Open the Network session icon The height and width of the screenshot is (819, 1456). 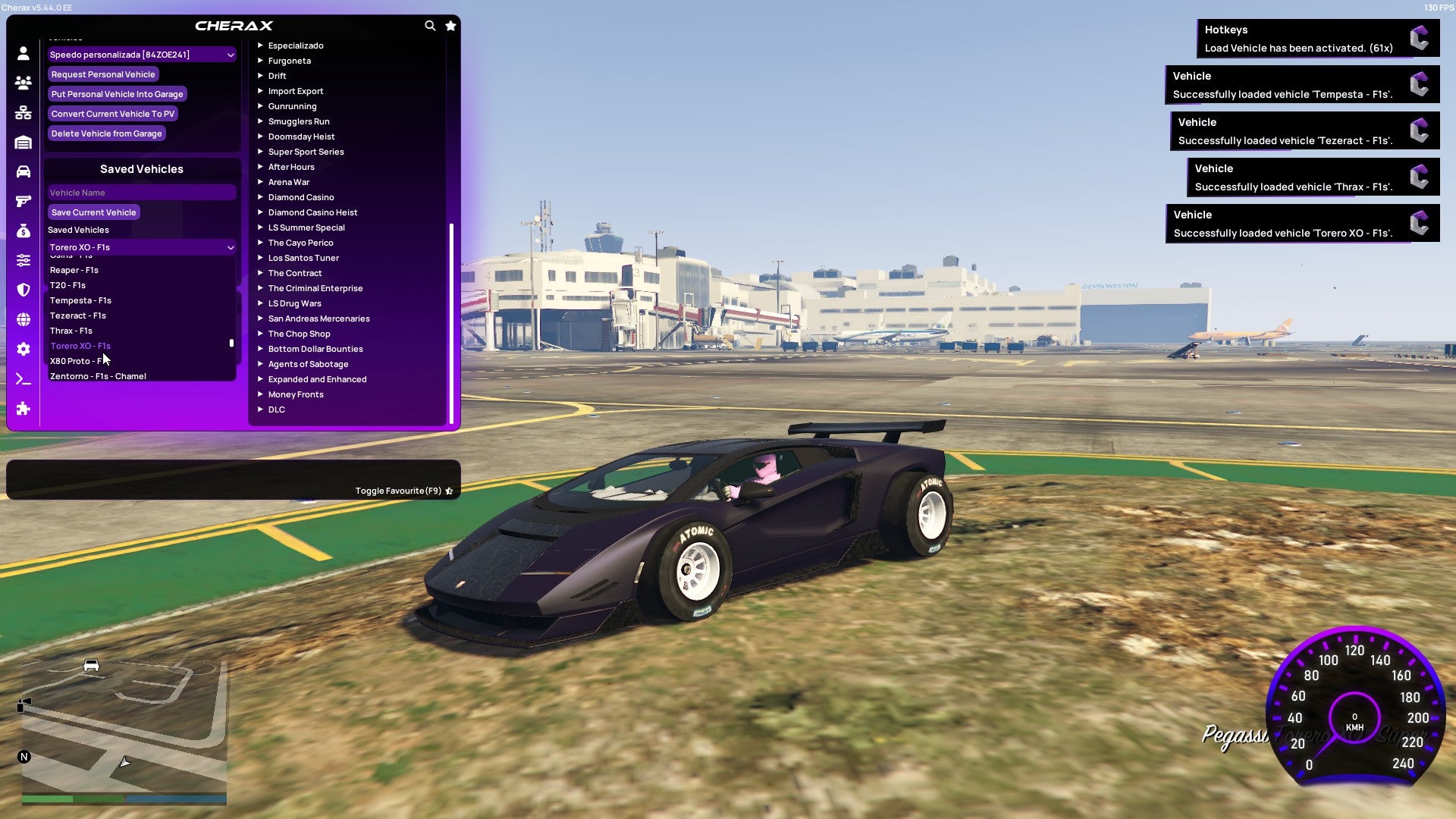coord(23,111)
